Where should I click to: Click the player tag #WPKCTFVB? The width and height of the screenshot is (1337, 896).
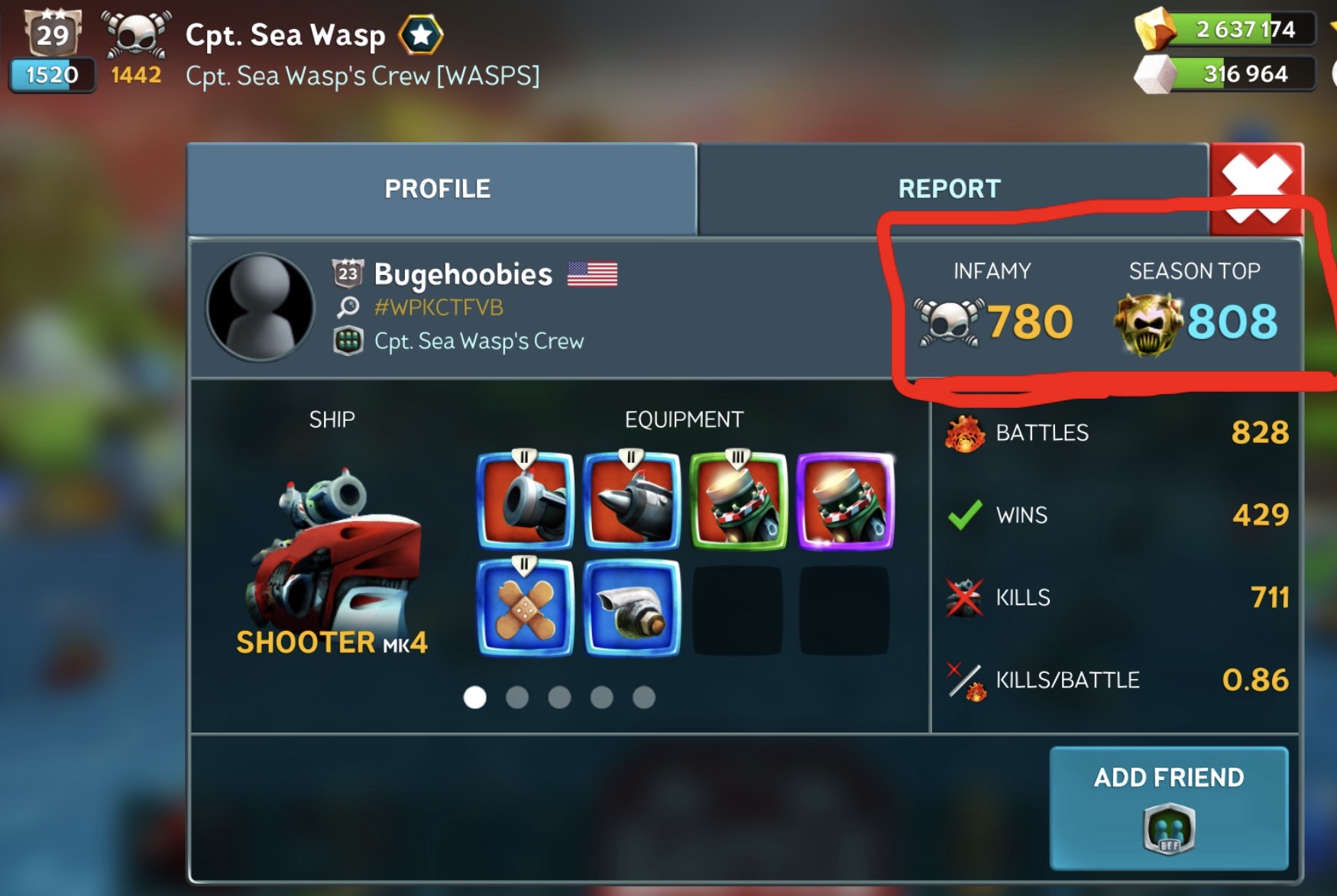point(439,307)
